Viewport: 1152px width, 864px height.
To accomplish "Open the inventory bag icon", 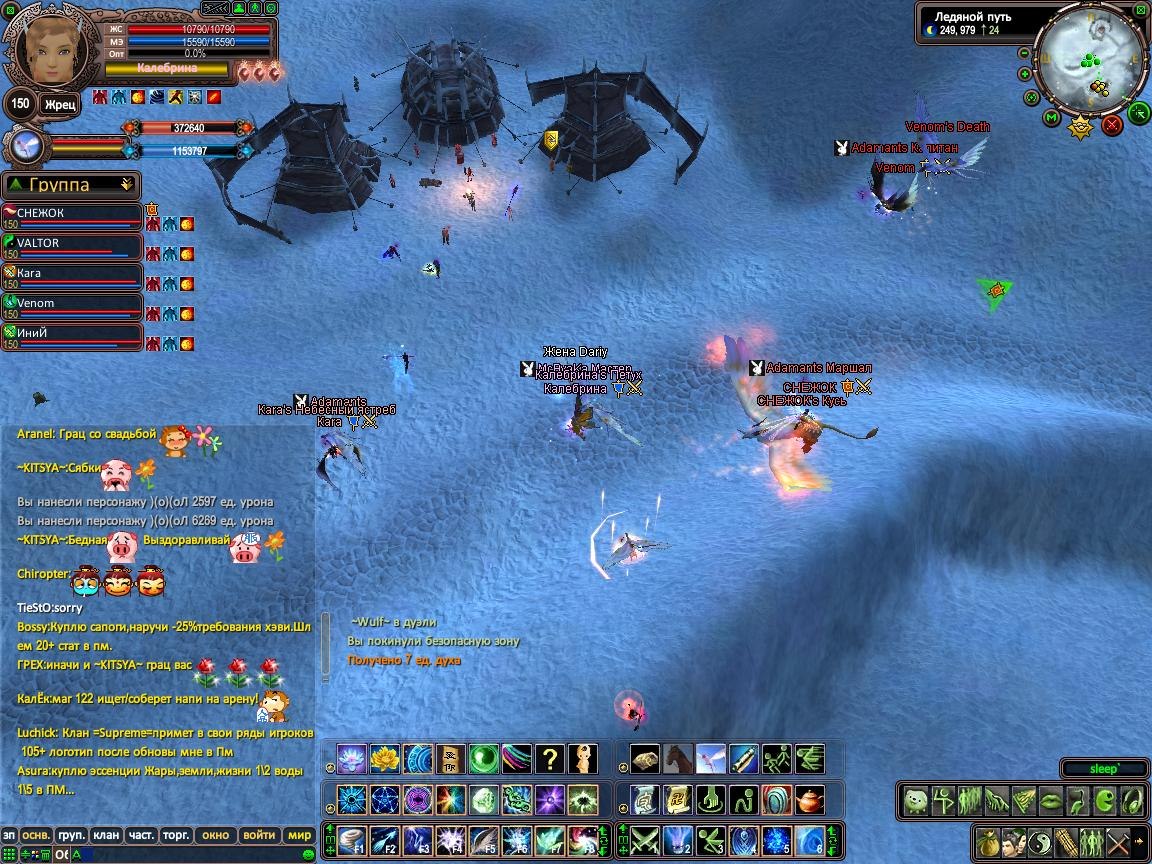I will [x=989, y=841].
